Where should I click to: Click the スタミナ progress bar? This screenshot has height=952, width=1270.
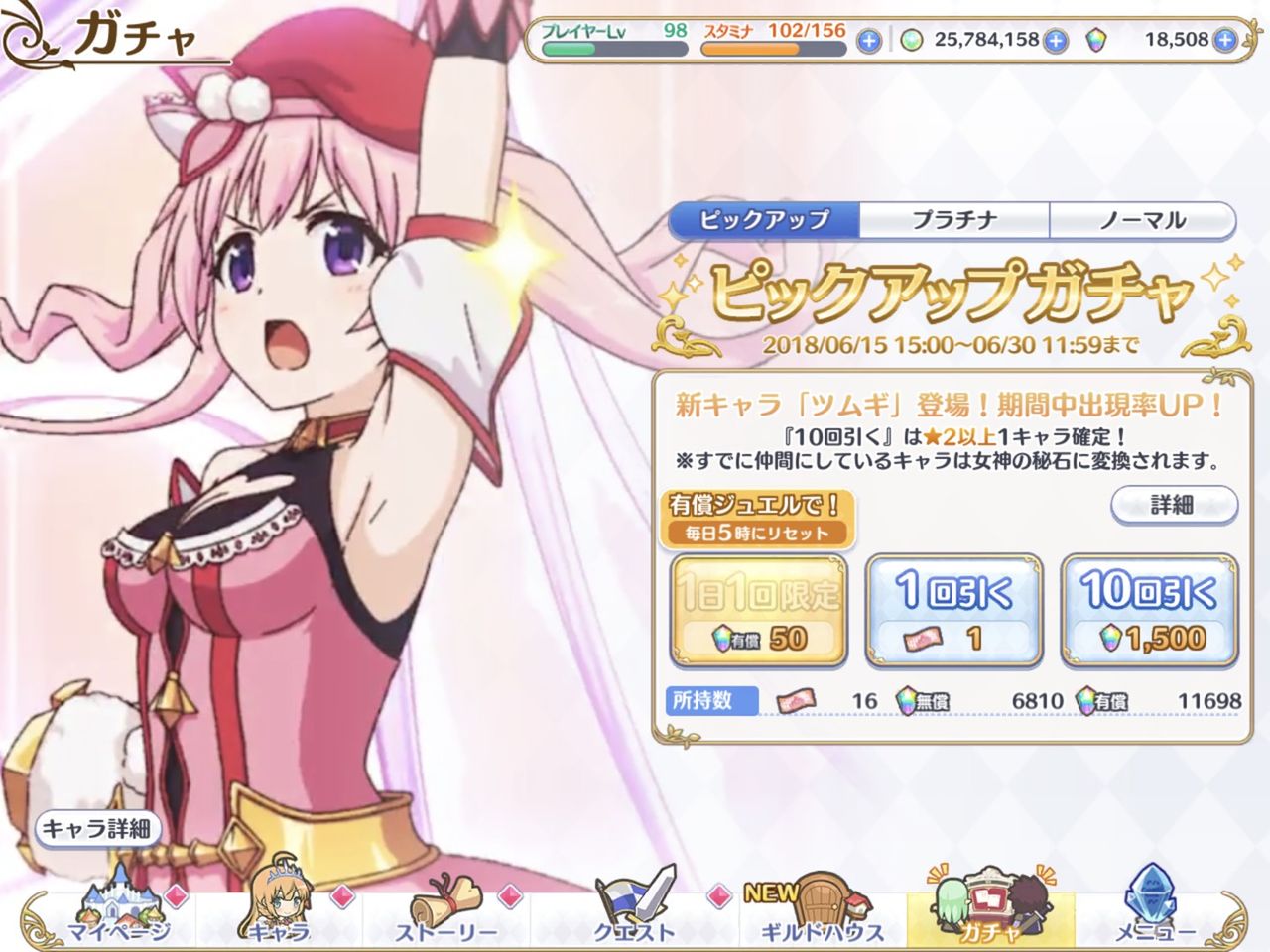pos(772,47)
